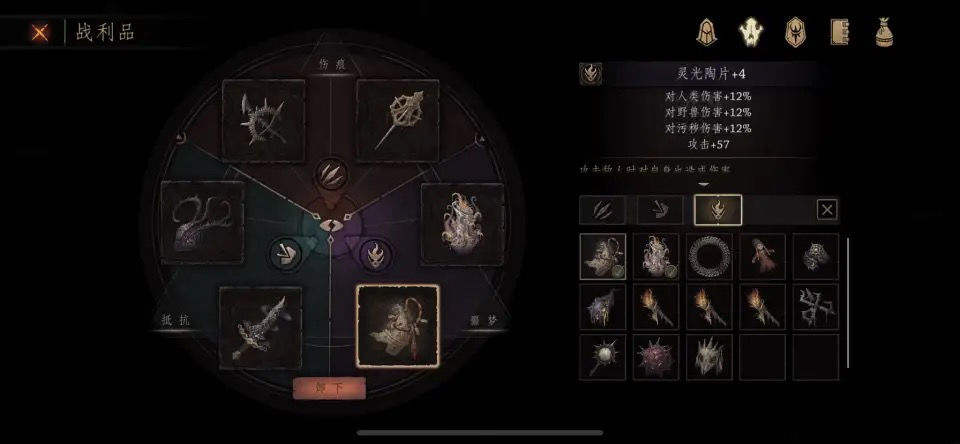Image resolution: width=960 pixels, height=444 pixels.
Task: Close the 战利品 screen with the X
Action: 40,32
